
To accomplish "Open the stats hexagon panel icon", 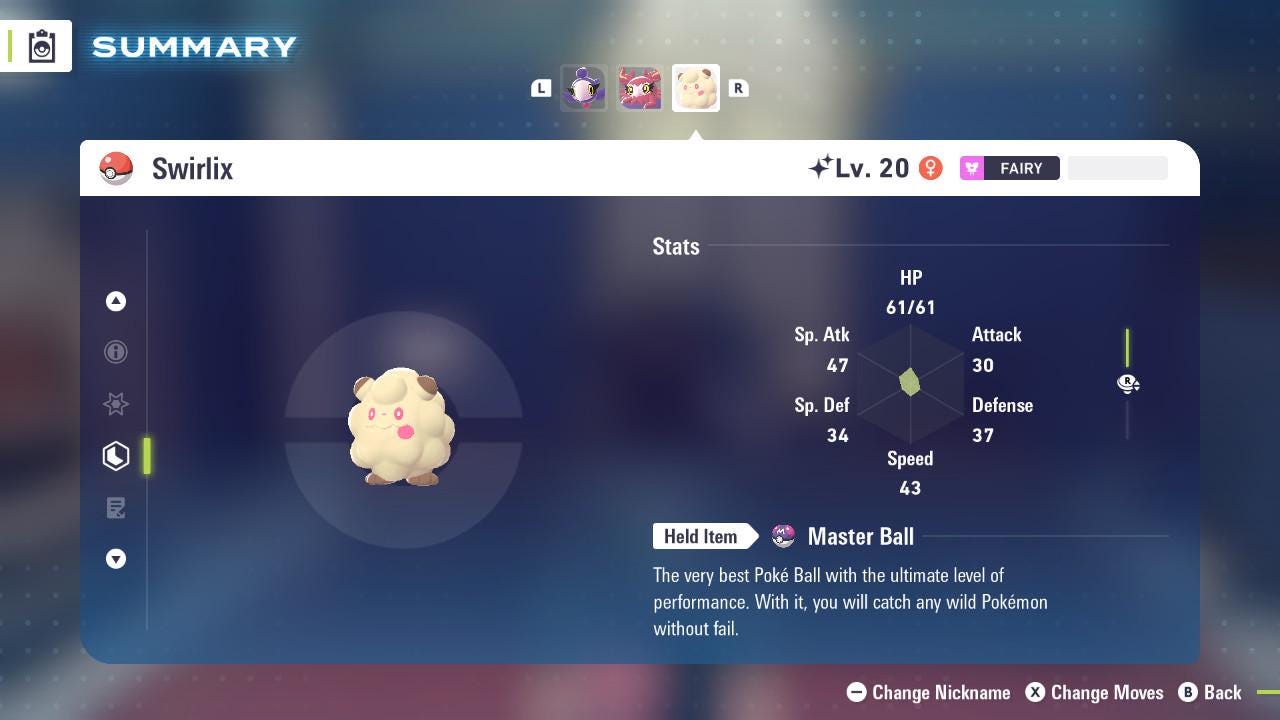I will point(116,456).
